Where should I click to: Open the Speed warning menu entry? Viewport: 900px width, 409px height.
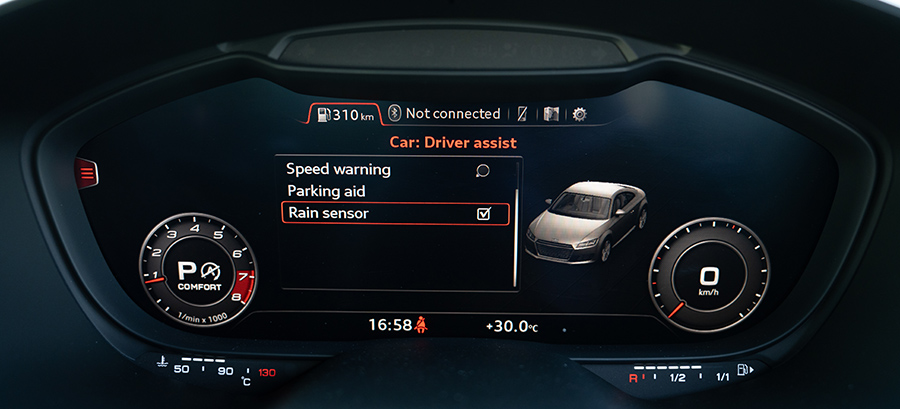[338, 170]
